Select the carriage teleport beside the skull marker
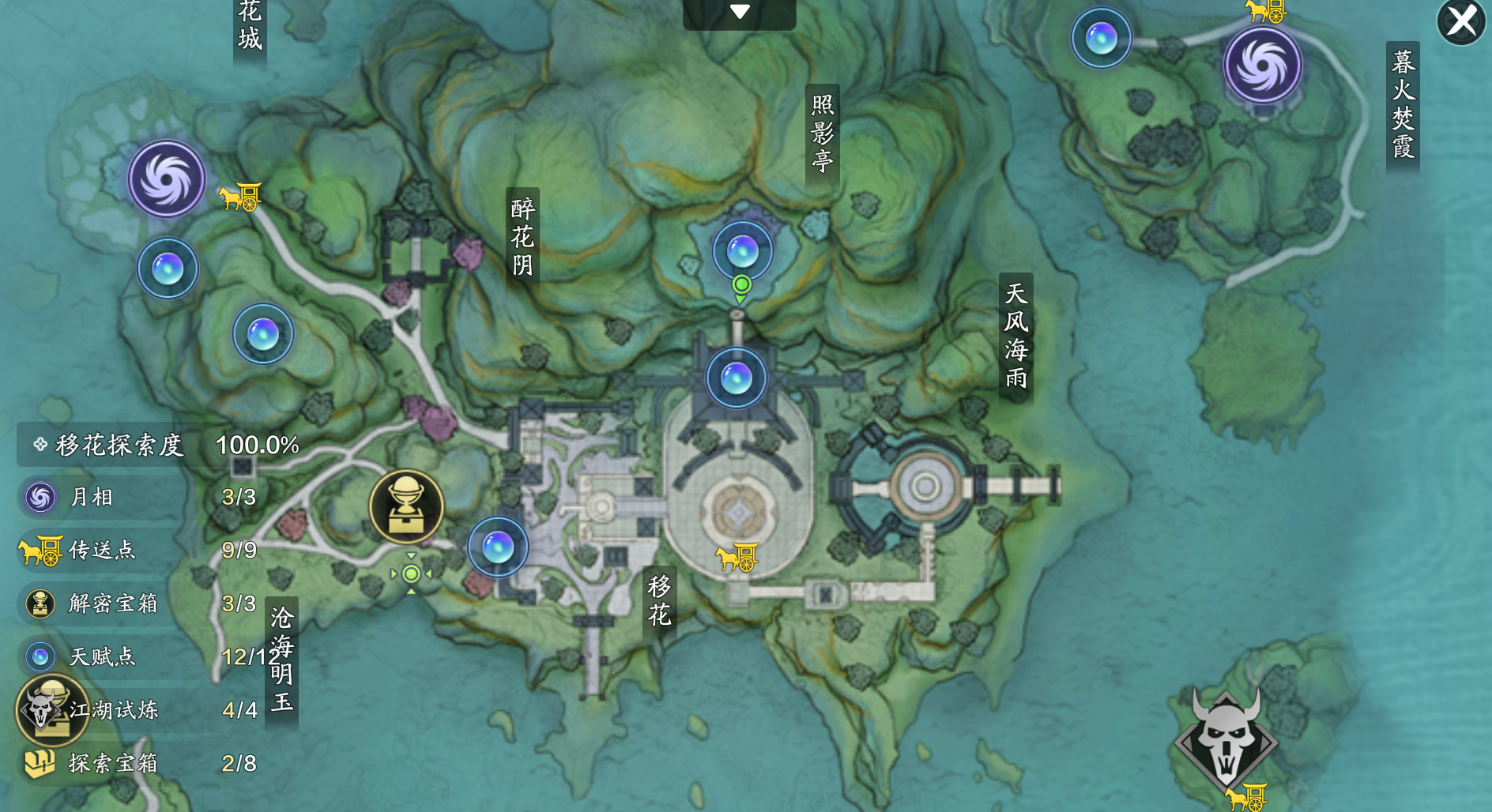 pos(1245,797)
